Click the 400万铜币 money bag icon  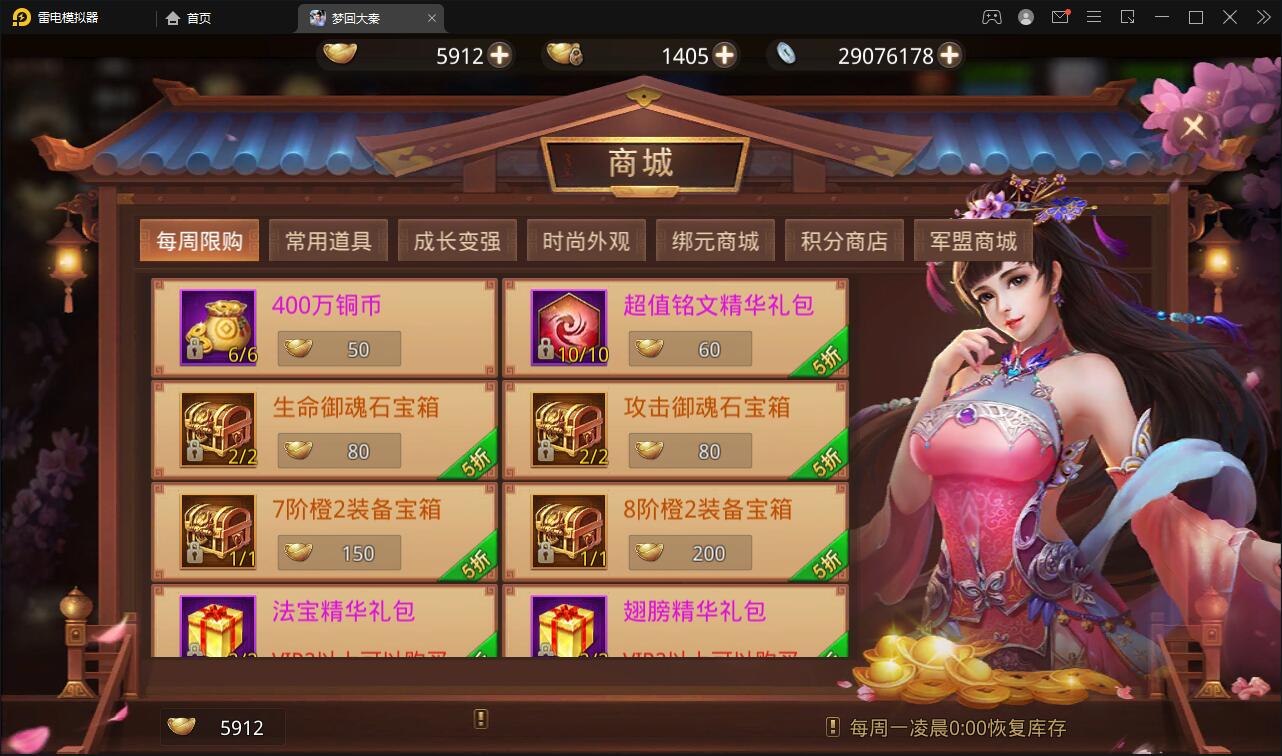[x=217, y=327]
